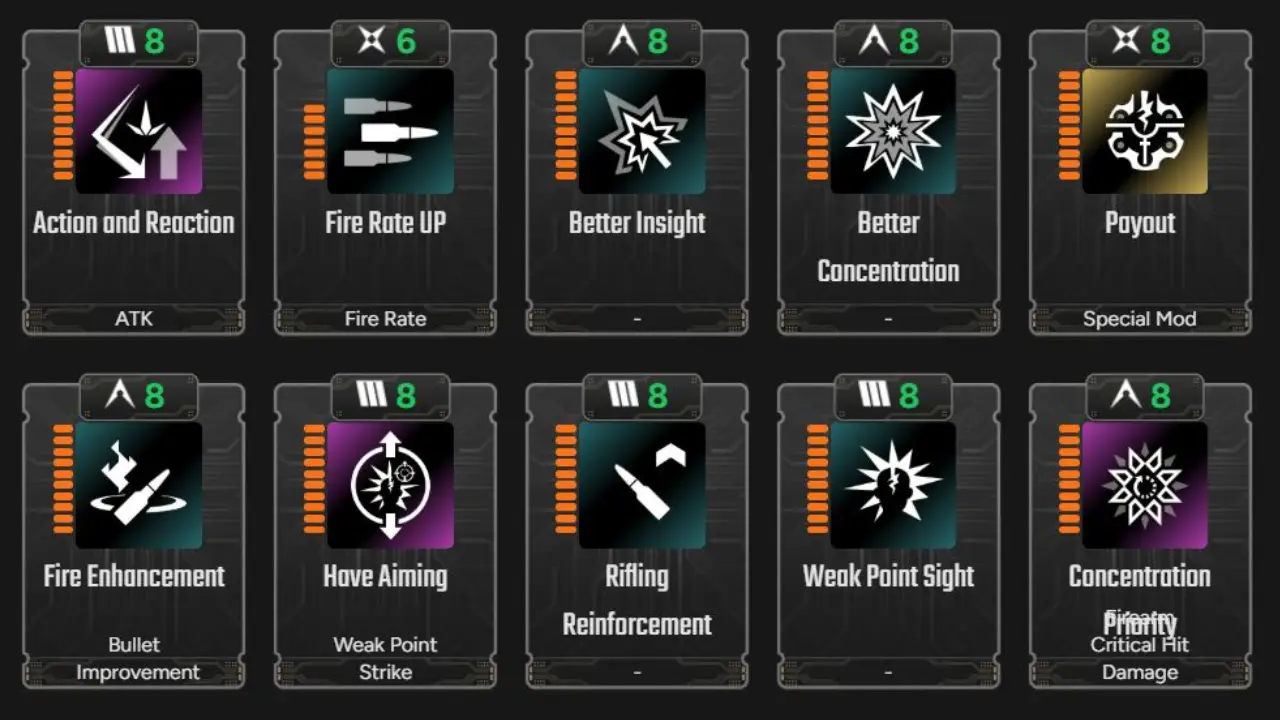Click the Weak Point Sight burst icon

click(891, 485)
